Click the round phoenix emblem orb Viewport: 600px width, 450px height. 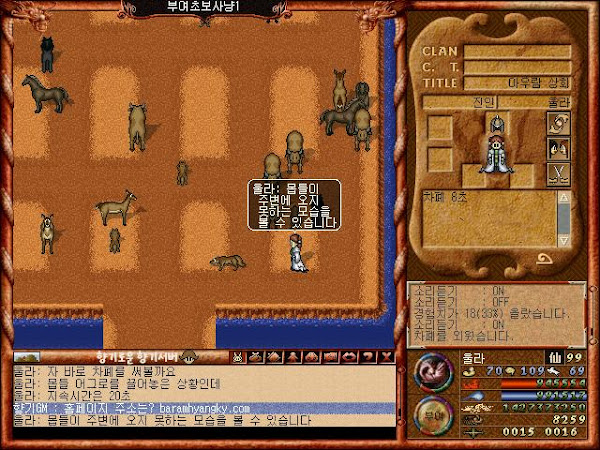click(431, 369)
